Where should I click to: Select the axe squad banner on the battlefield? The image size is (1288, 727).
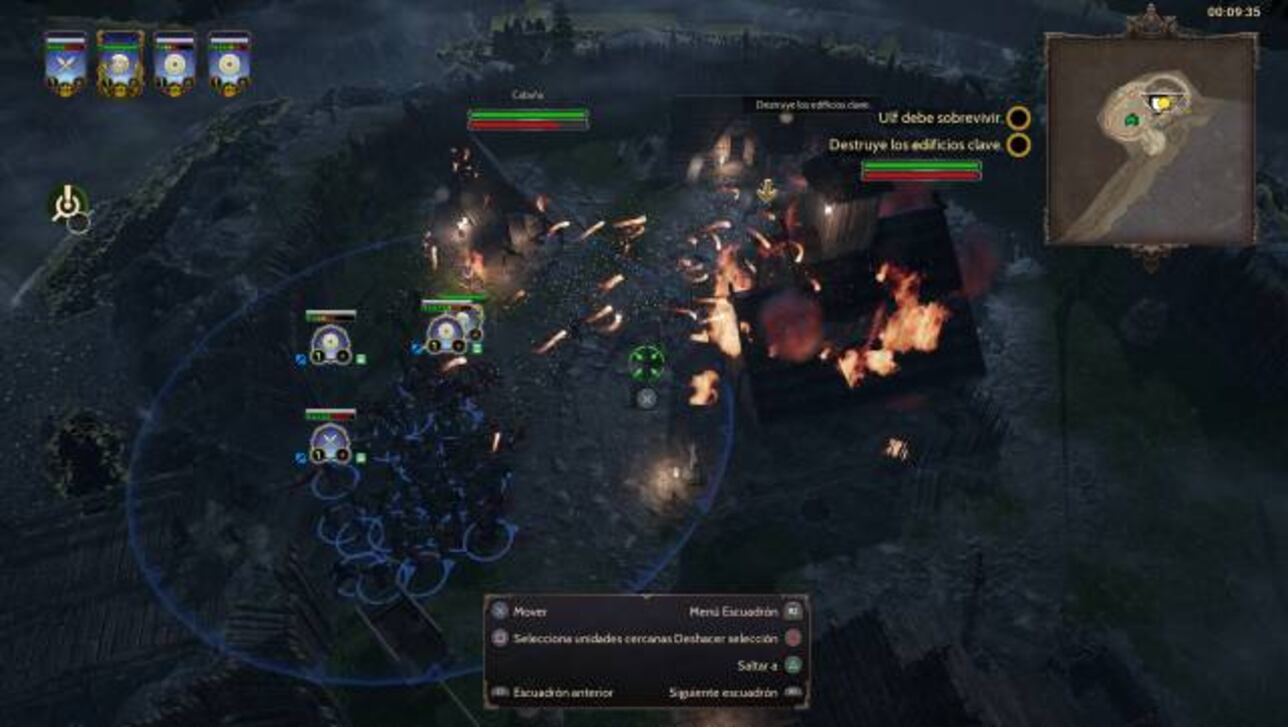330,440
